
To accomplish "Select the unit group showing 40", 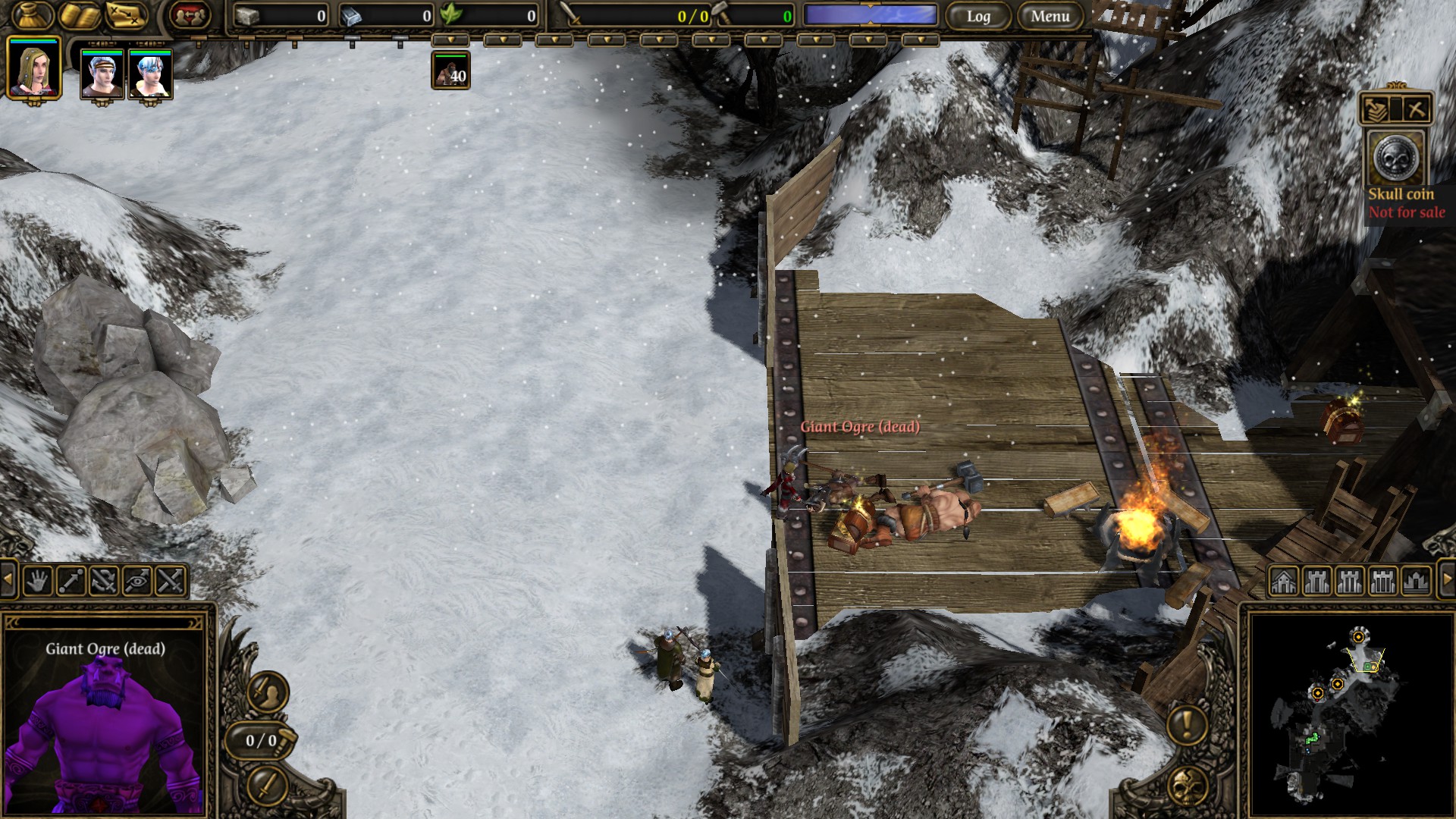I will [450, 71].
